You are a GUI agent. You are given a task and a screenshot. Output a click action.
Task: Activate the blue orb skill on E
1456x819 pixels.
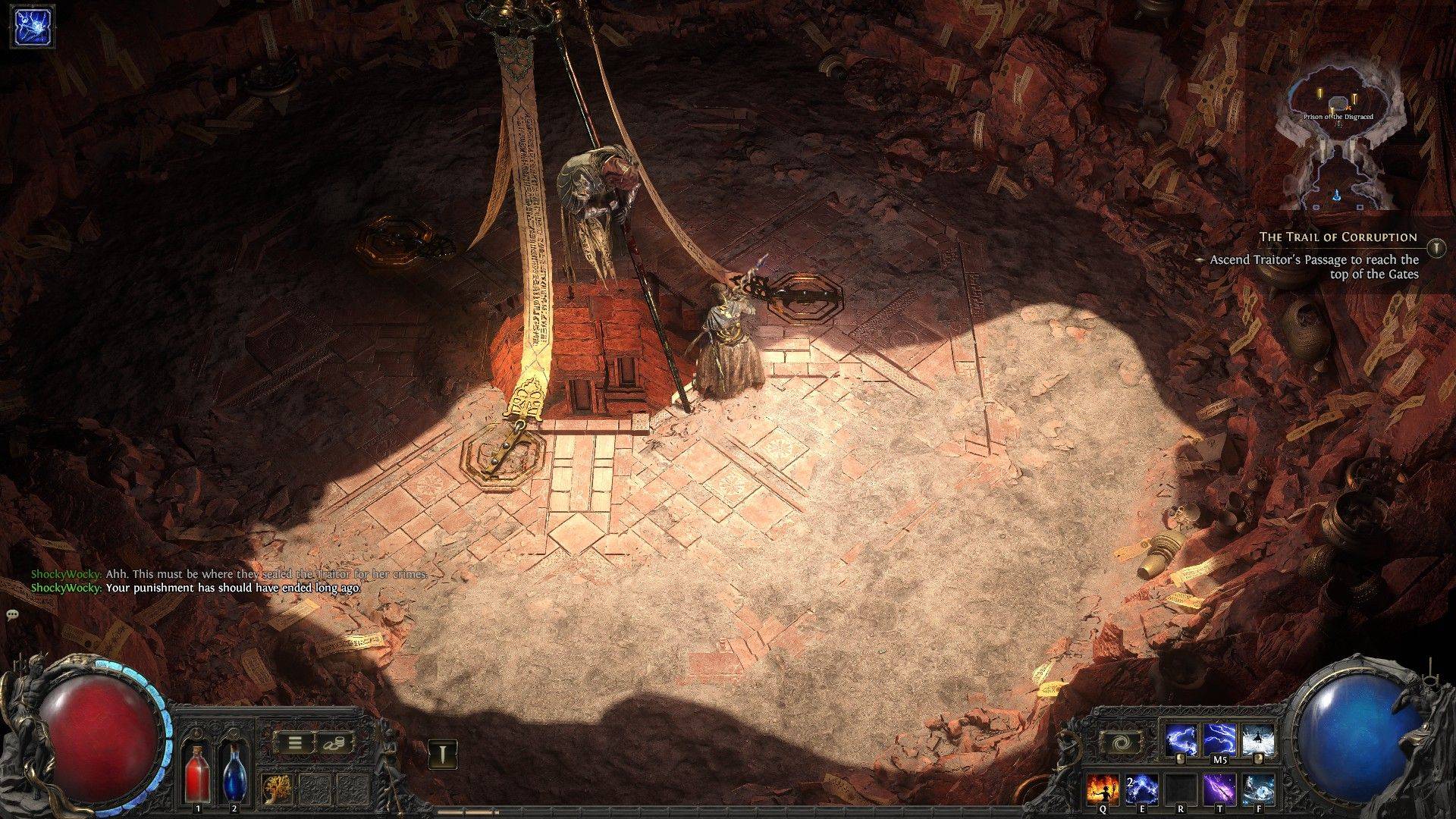[x=1141, y=789]
